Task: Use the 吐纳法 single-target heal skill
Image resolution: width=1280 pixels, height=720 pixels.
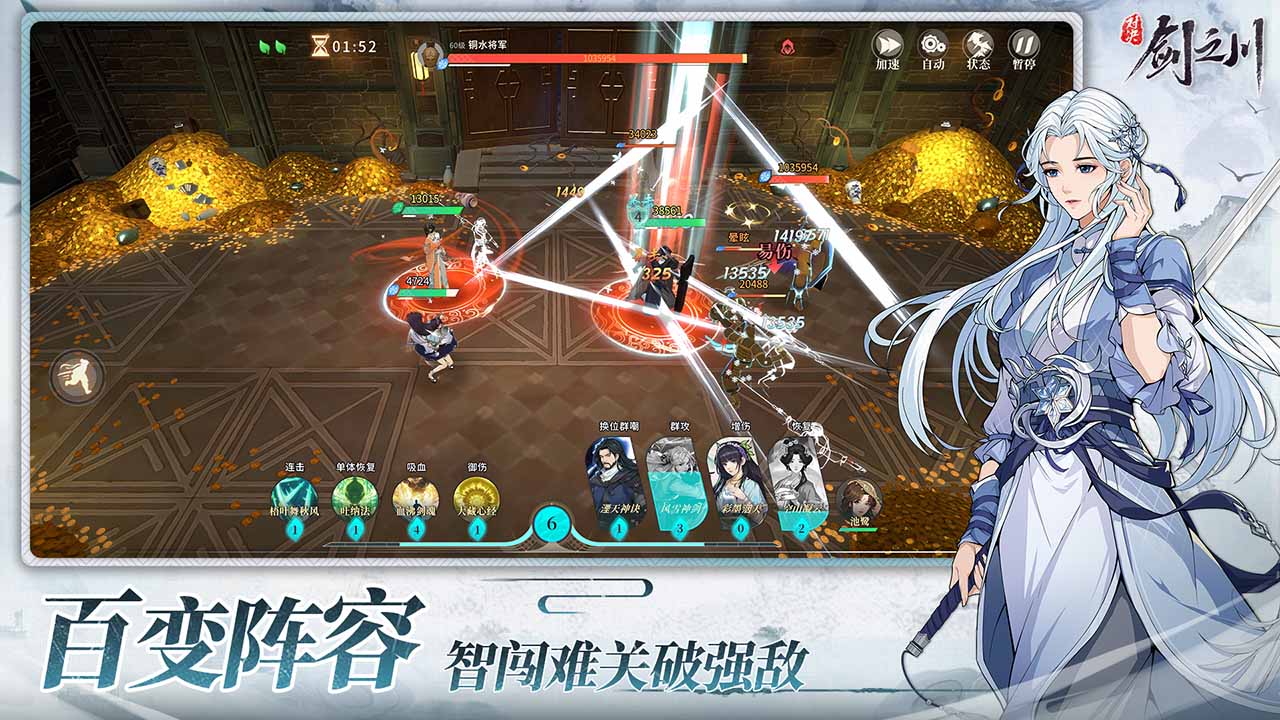Action: (x=355, y=495)
